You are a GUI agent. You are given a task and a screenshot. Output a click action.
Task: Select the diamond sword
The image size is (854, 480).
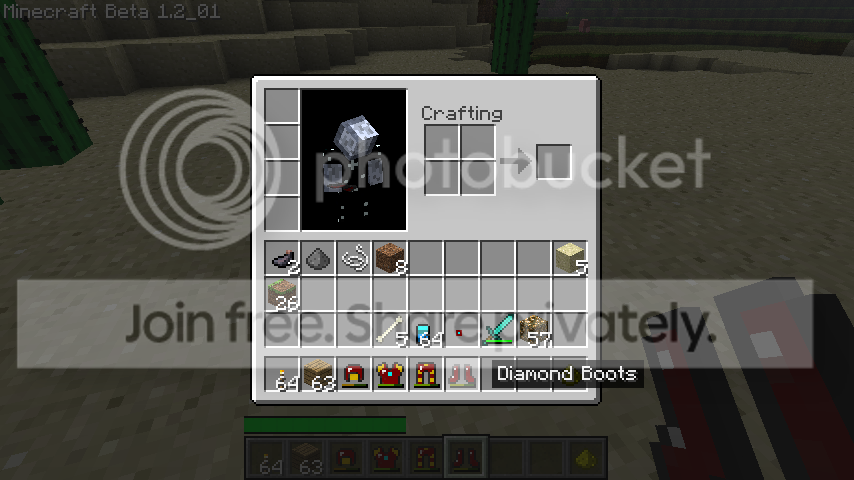[498, 331]
